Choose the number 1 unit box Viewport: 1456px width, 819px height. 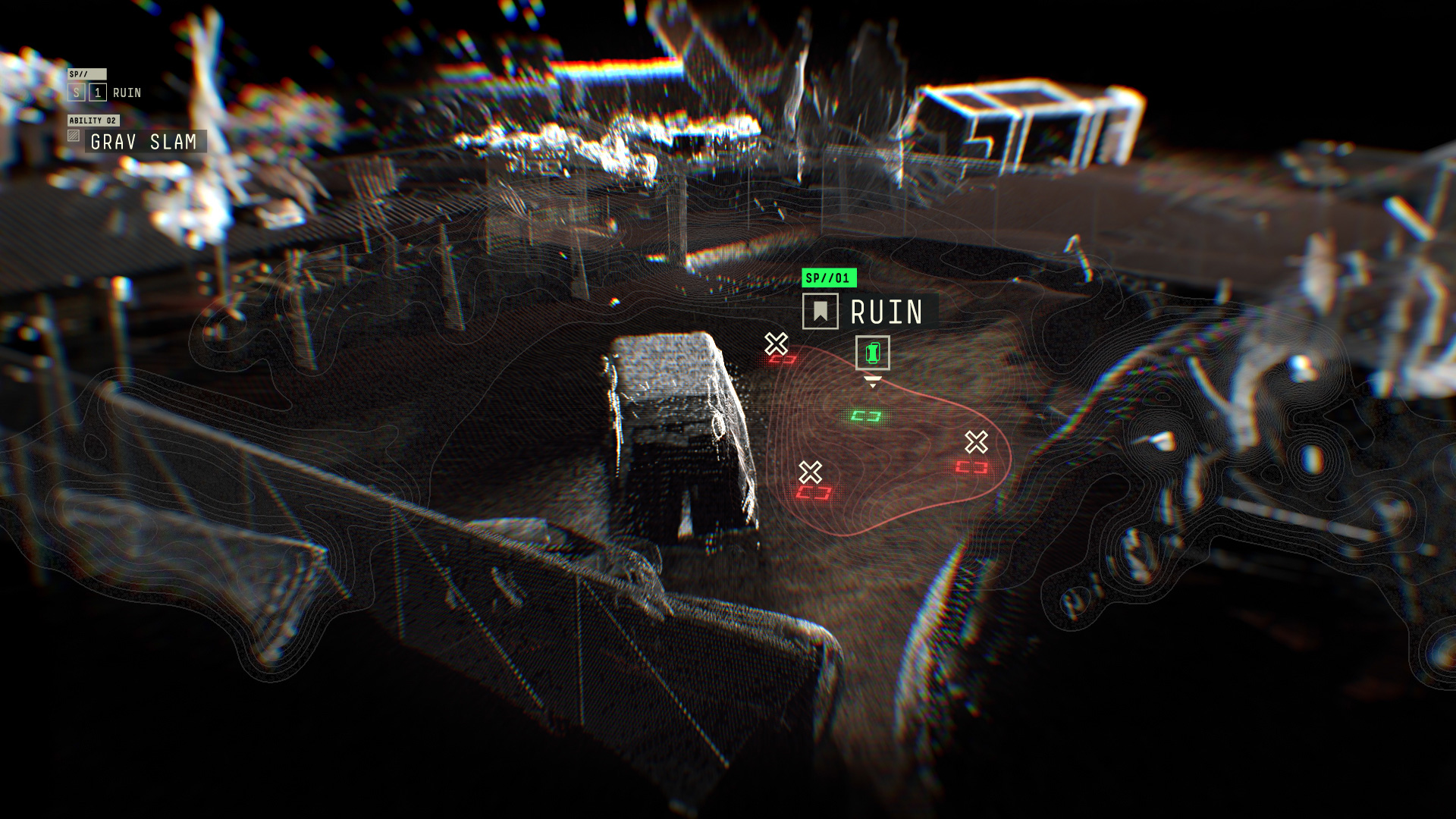(98, 93)
